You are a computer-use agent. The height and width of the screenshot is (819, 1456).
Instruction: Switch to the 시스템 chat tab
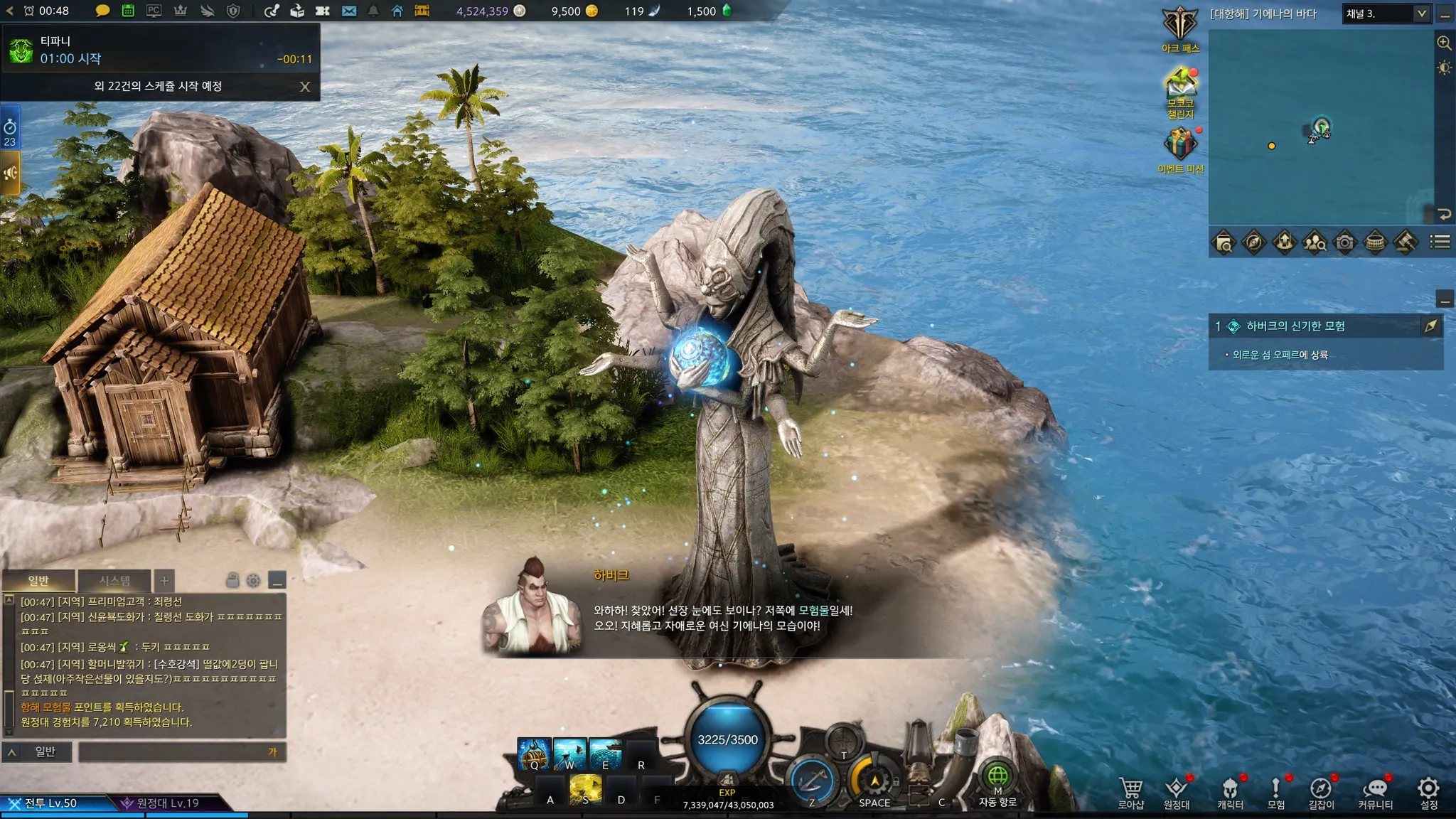[114, 581]
